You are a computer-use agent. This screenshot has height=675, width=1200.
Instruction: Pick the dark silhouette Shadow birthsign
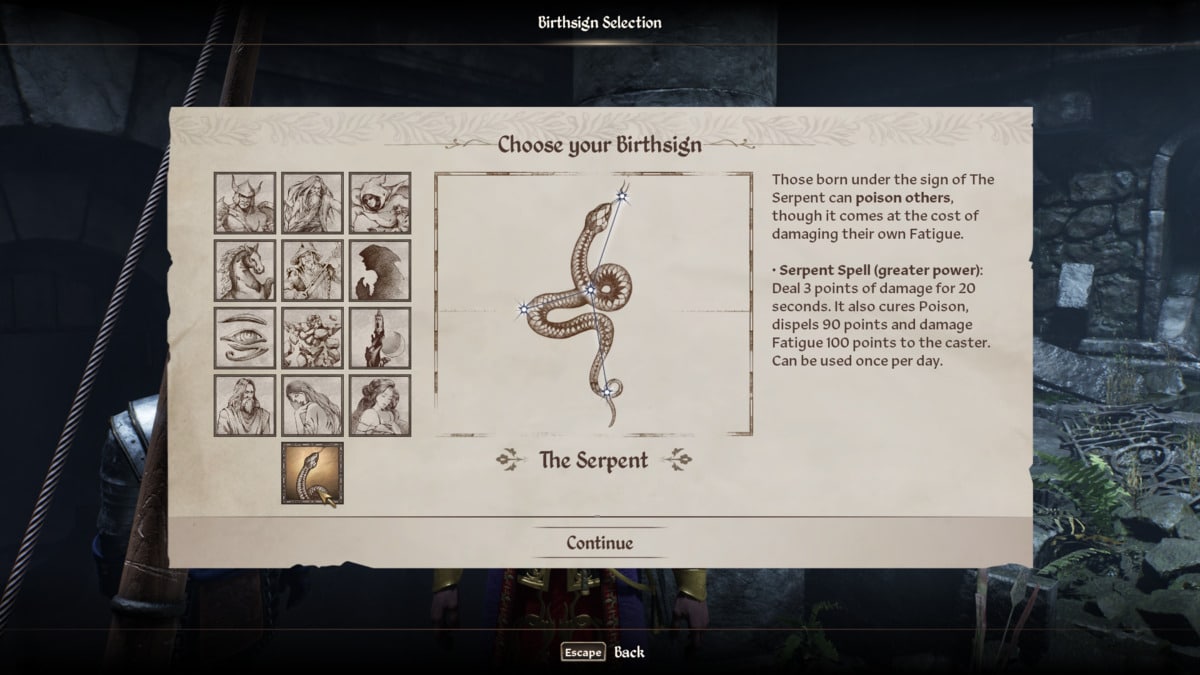[380, 270]
